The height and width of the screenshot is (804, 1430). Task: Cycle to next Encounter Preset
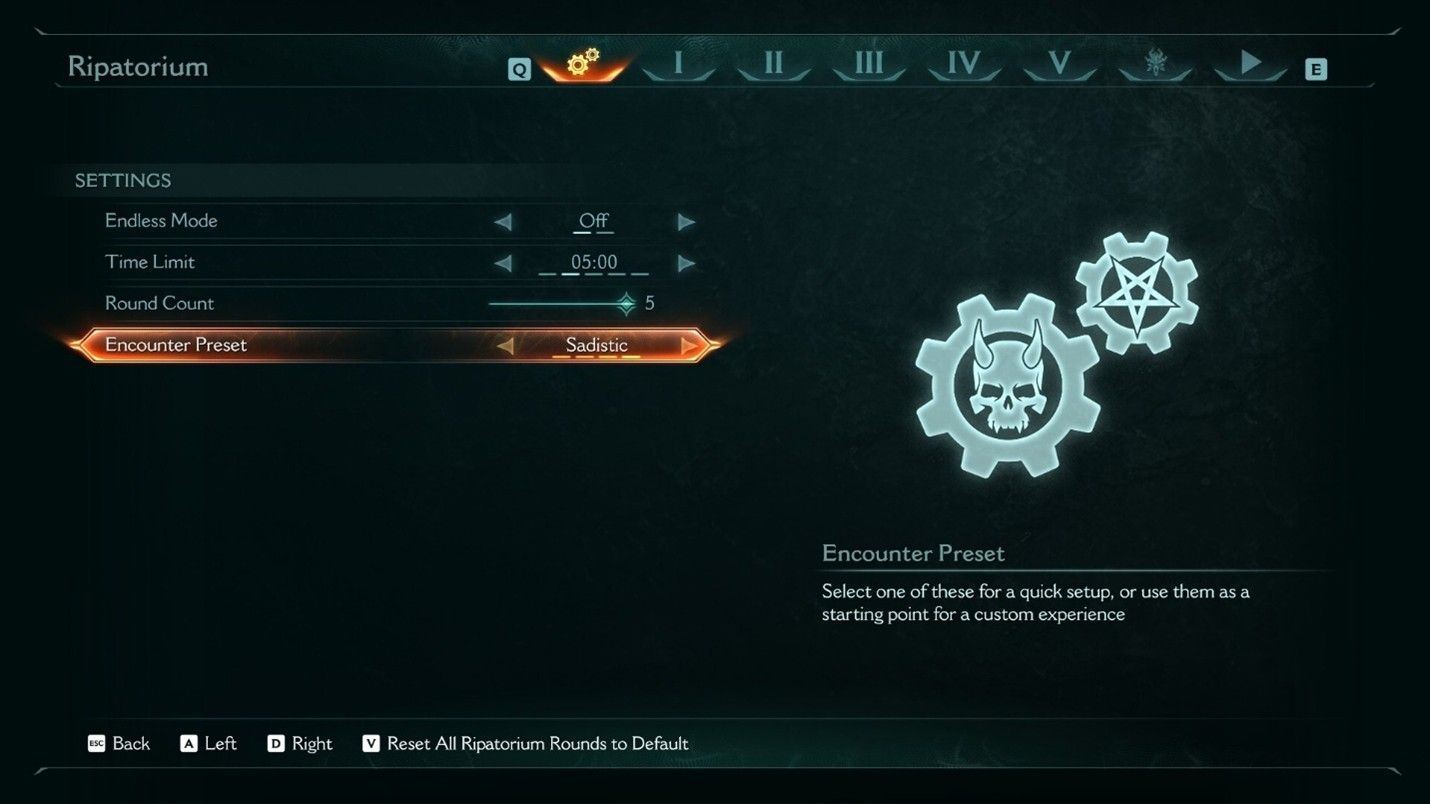[x=689, y=344]
